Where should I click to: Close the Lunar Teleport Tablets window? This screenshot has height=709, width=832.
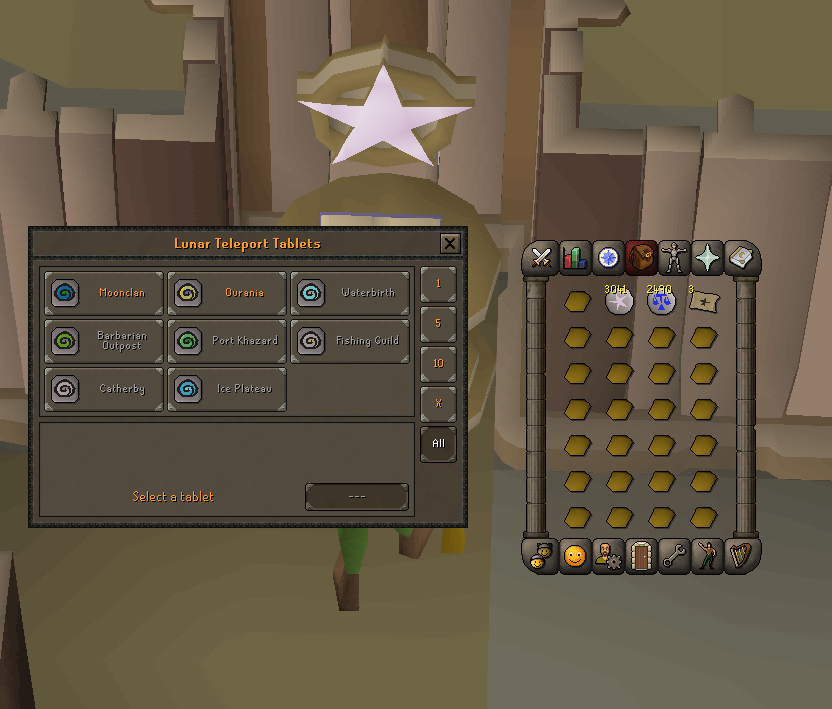(450, 243)
